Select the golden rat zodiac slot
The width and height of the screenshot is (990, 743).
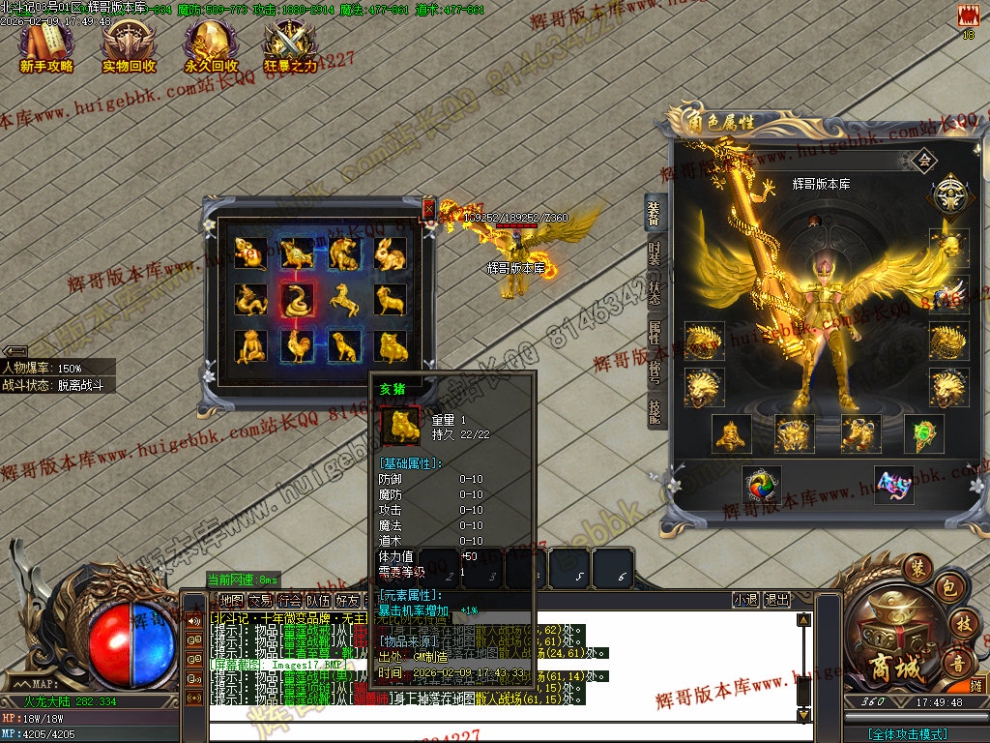pos(249,253)
